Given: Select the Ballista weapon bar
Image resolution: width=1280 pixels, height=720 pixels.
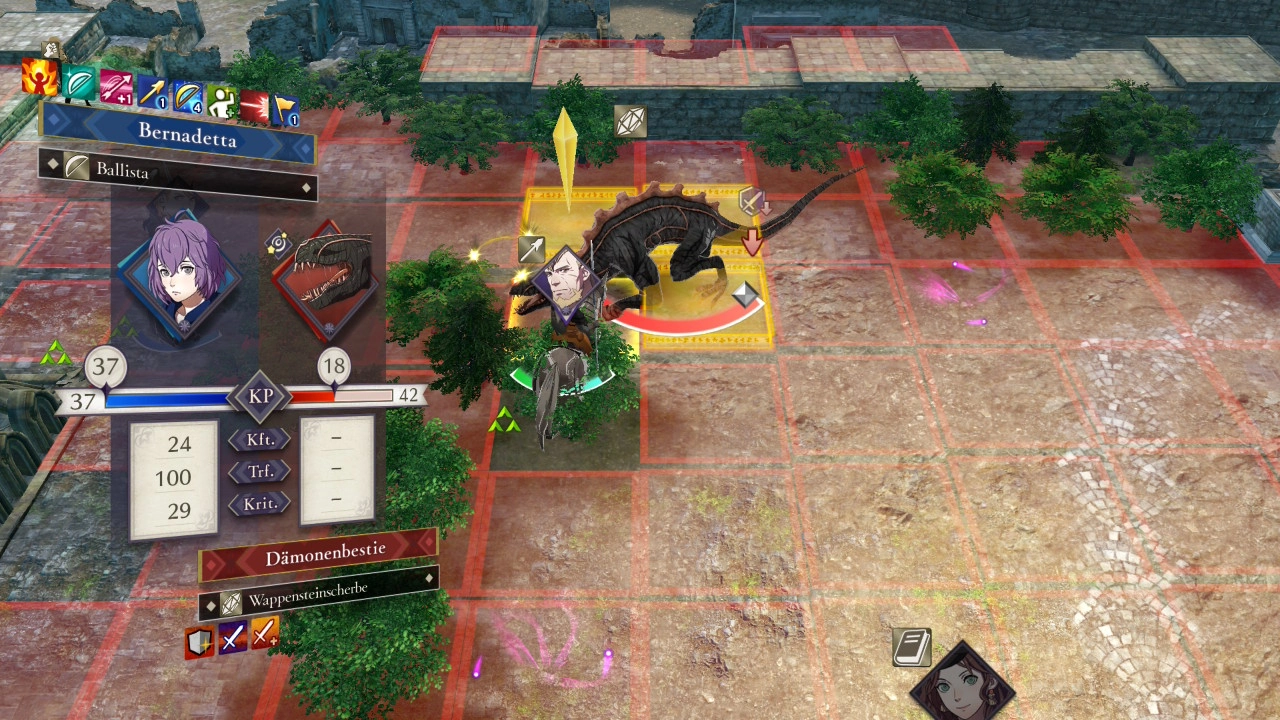Looking at the screenshot, I should pos(180,173).
